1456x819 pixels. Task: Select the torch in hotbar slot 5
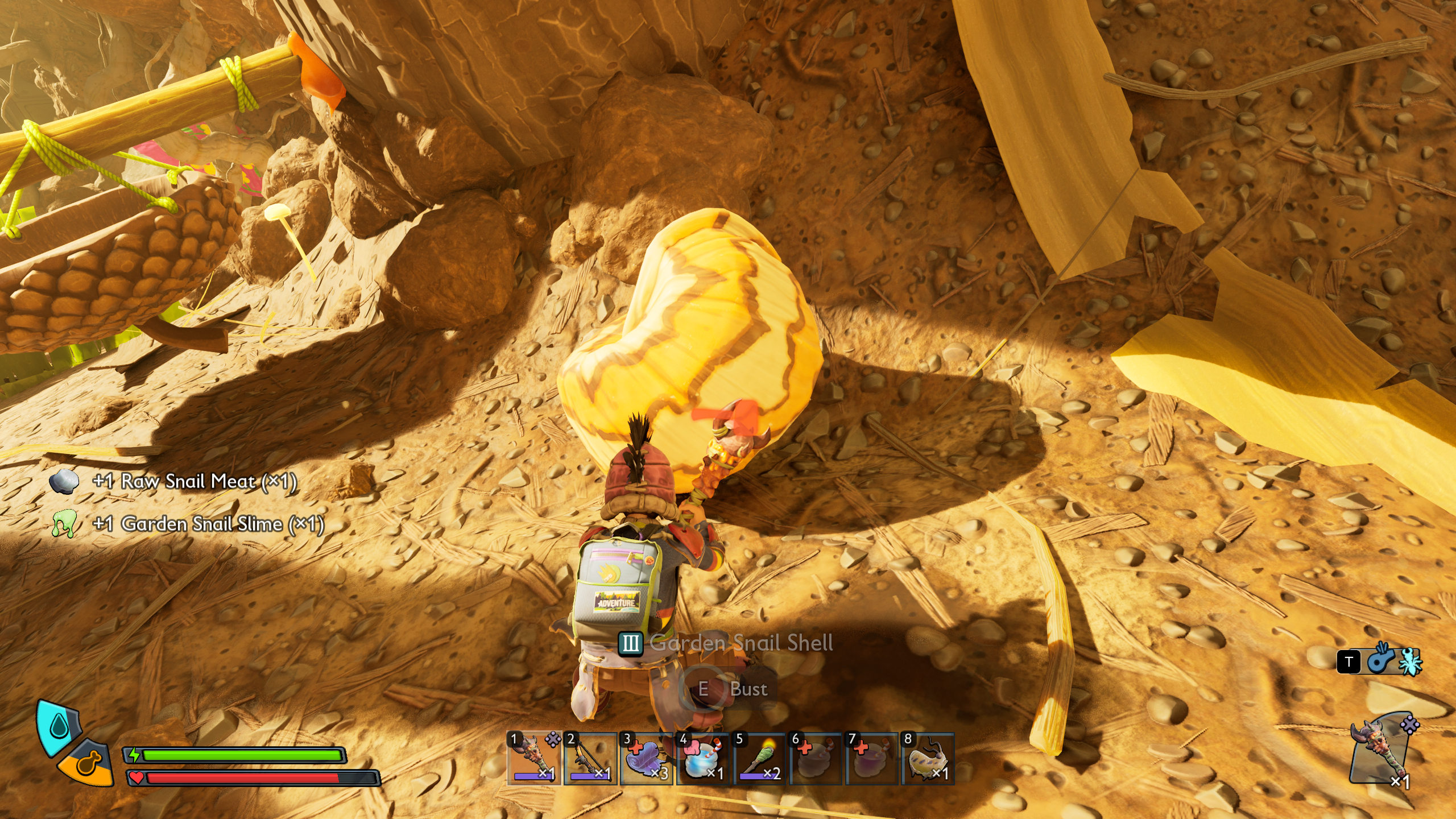(x=759, y=758)
